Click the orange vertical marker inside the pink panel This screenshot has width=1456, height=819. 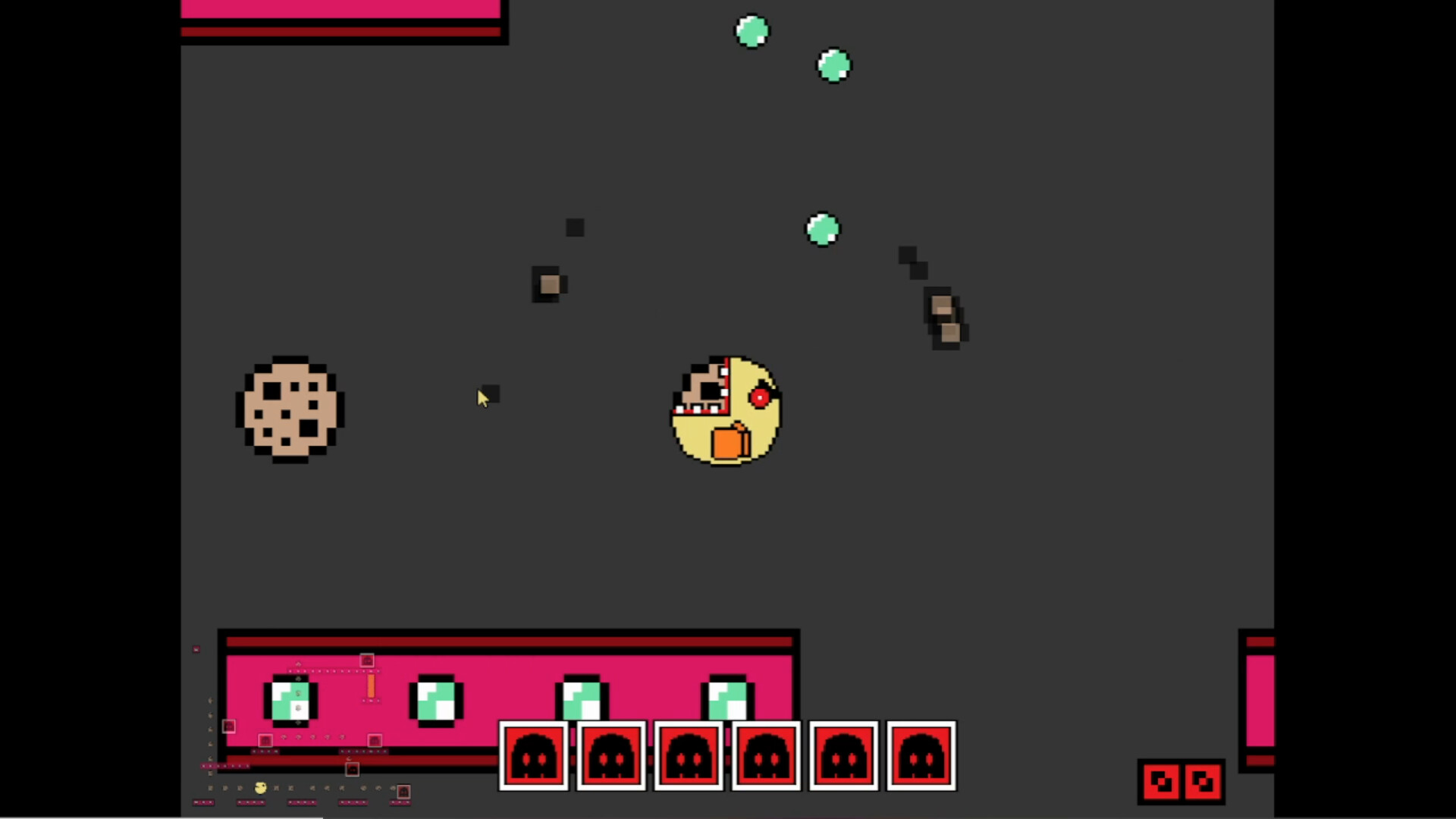(x=371, y=685)
